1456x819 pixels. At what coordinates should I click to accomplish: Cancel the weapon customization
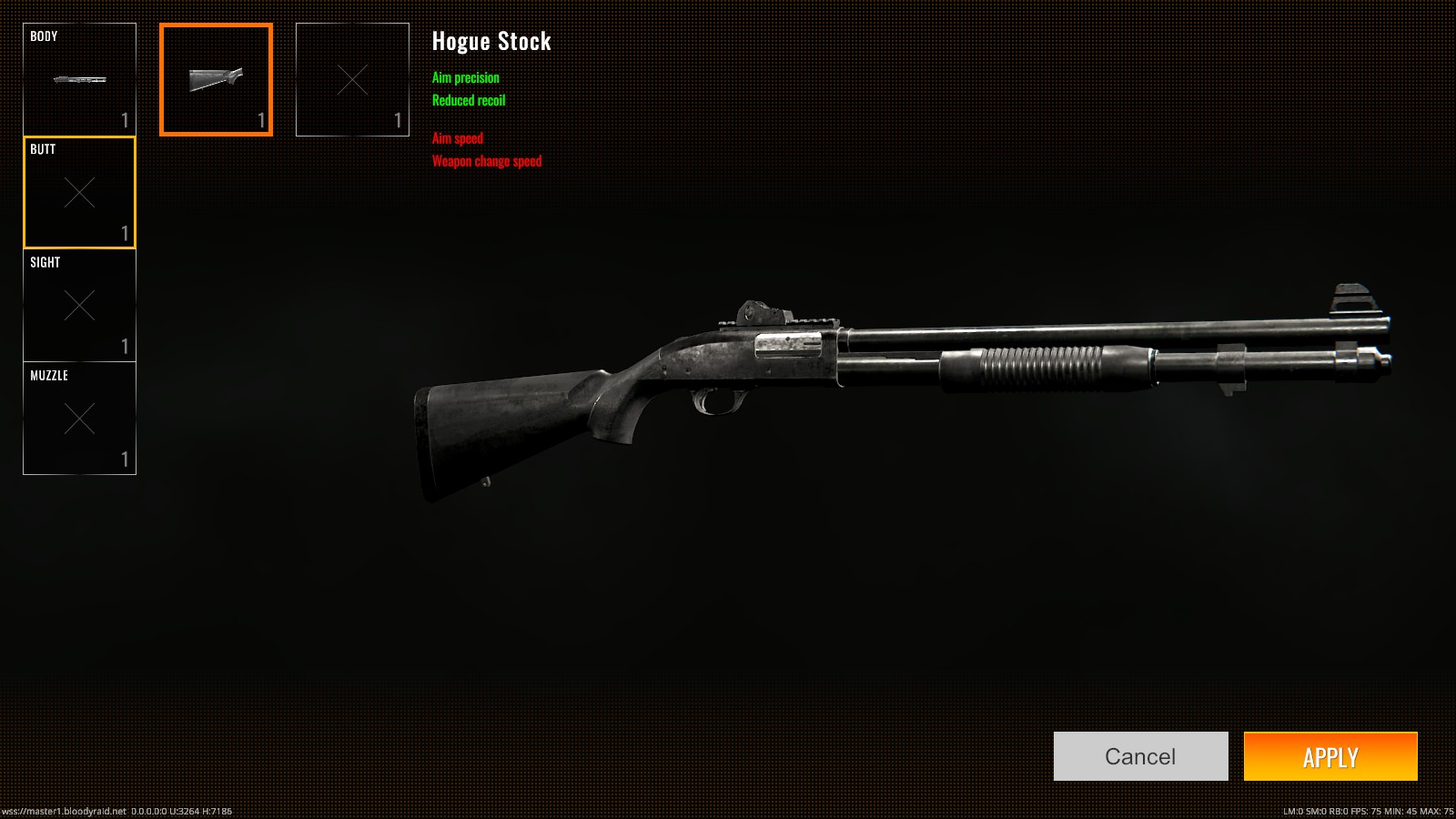click(1140, 756)
